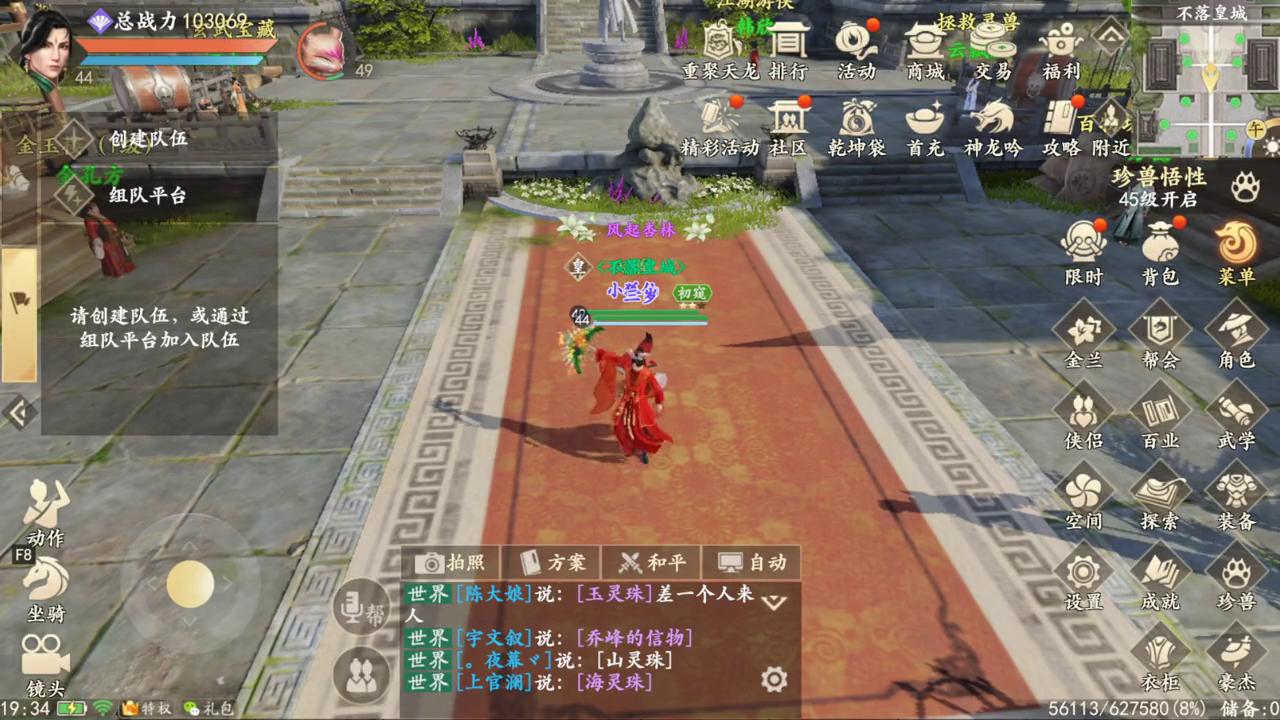Viewport: 1280px width, 720px height.
Task: Open the 设置 settings menu
Action: click(x=1083, y=578)
